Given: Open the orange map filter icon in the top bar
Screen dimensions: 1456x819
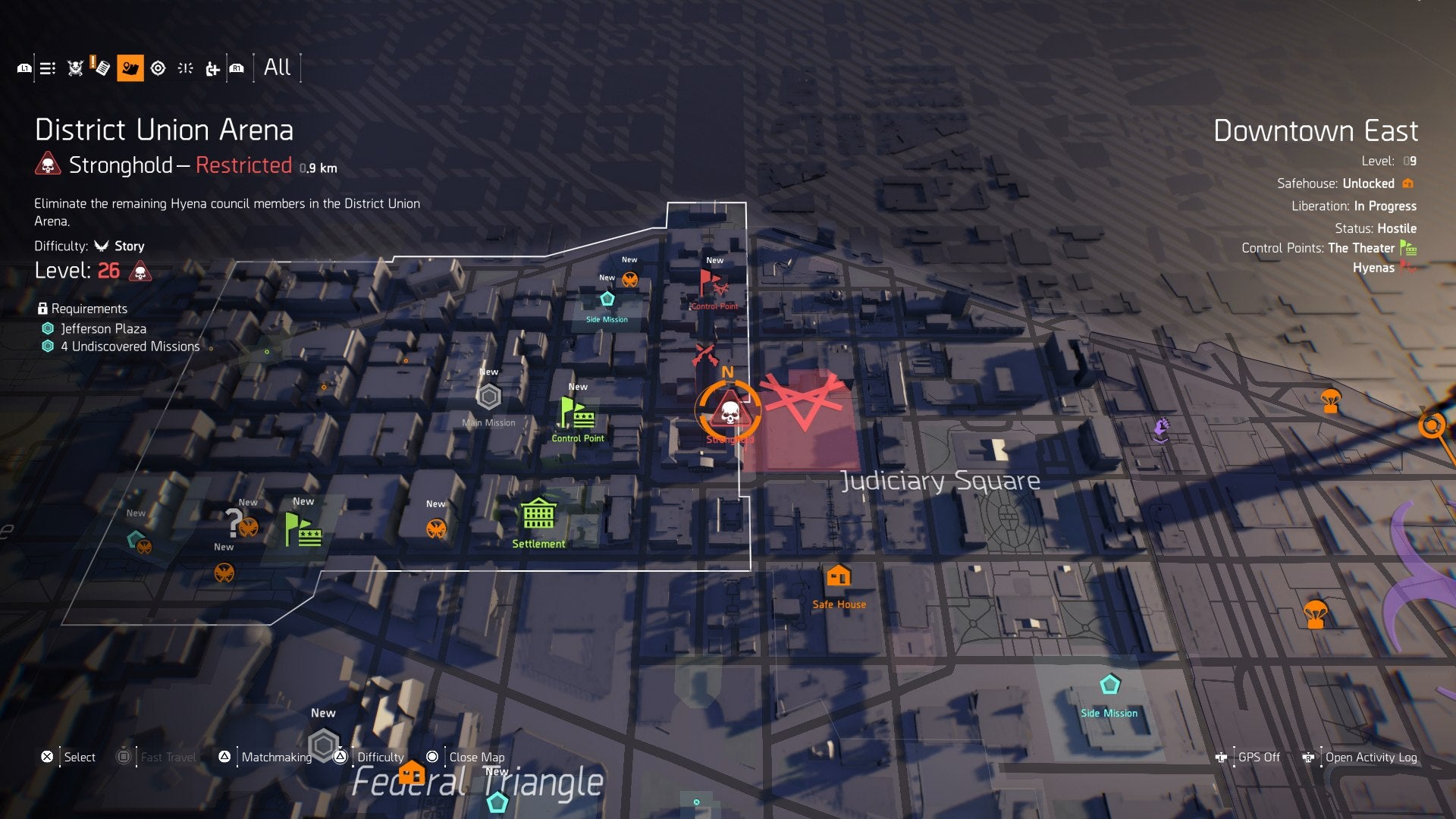Looking at the screenshot, I should (x=130, y=67).
